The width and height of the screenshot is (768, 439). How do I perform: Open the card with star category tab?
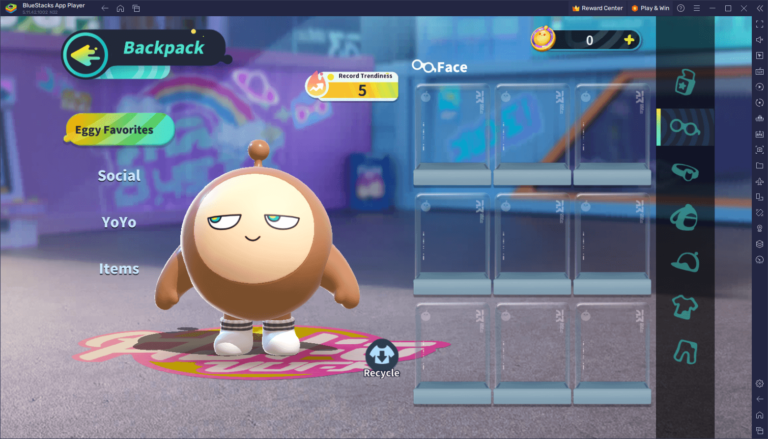point(685,81)
